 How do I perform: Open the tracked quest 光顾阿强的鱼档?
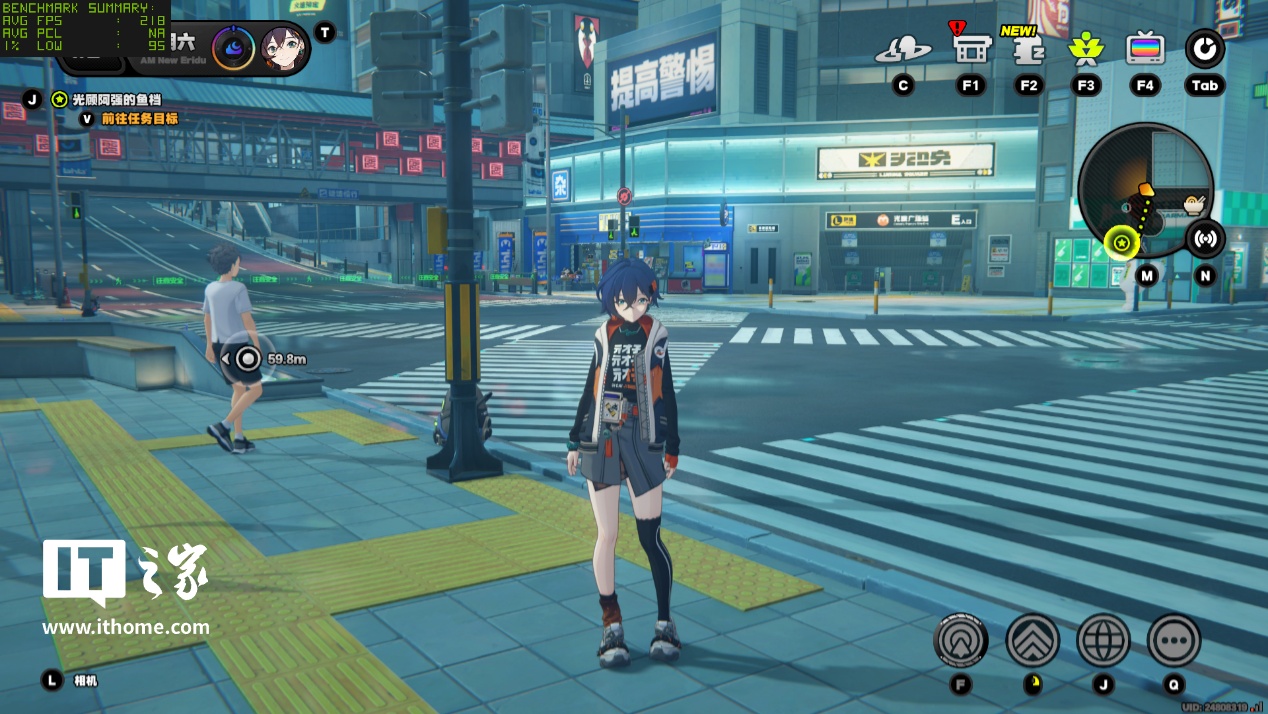pyautogui.click(x=116, y=99)
